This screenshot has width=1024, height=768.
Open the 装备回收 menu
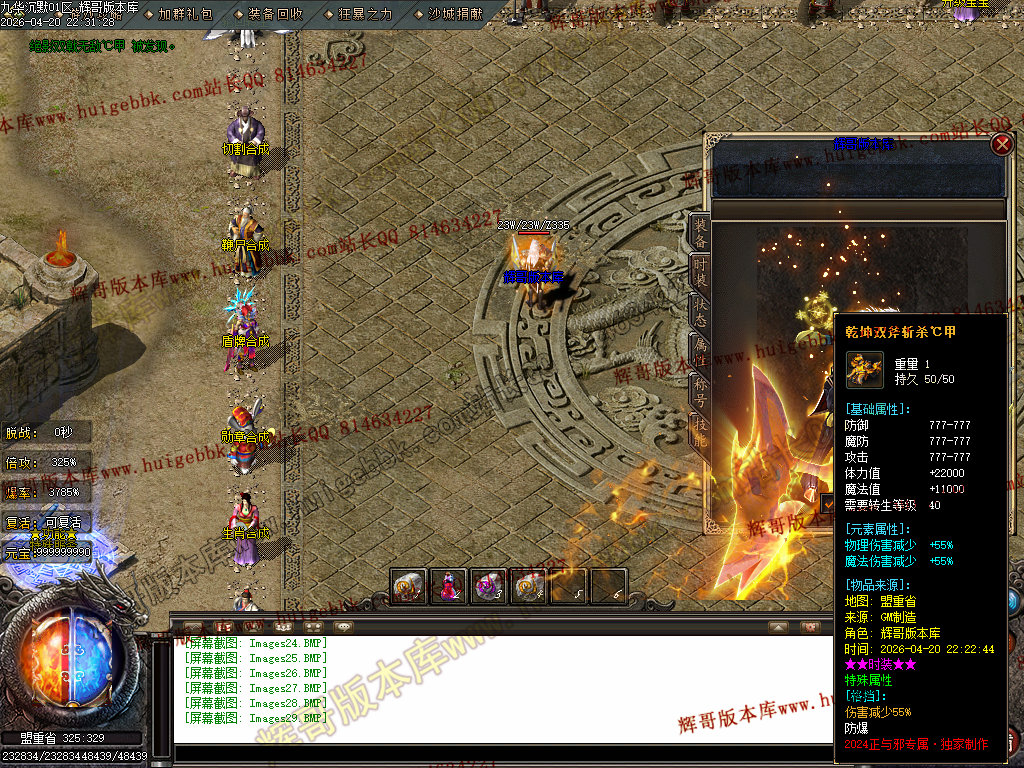275,14
